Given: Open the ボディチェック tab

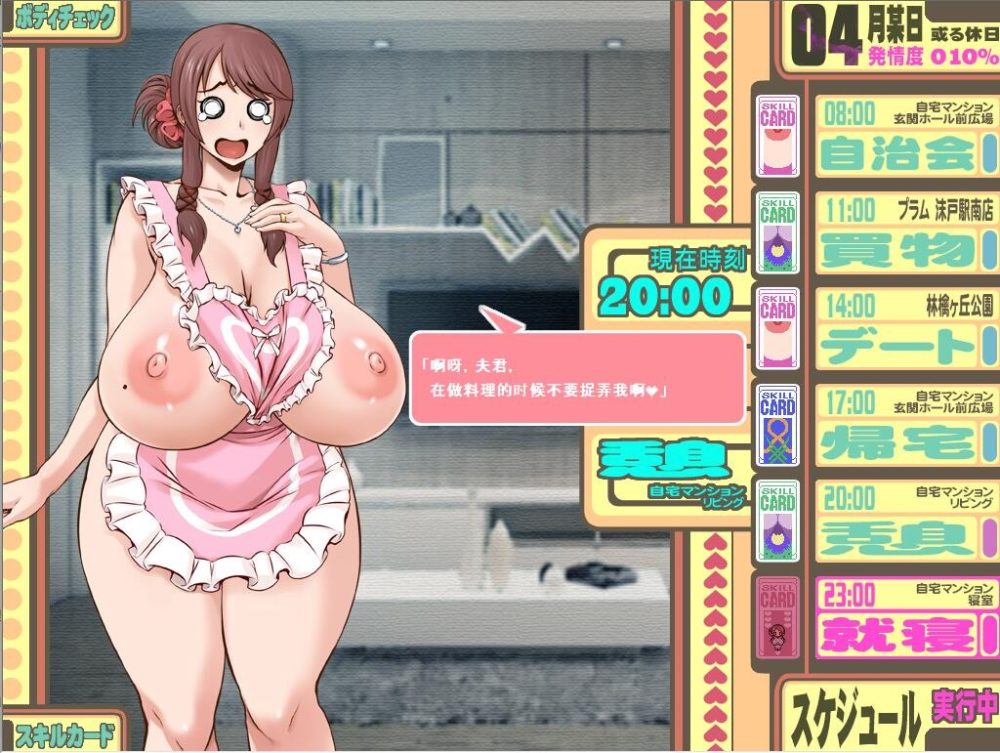Looking at the screenshot, I should tap(60, 20).
